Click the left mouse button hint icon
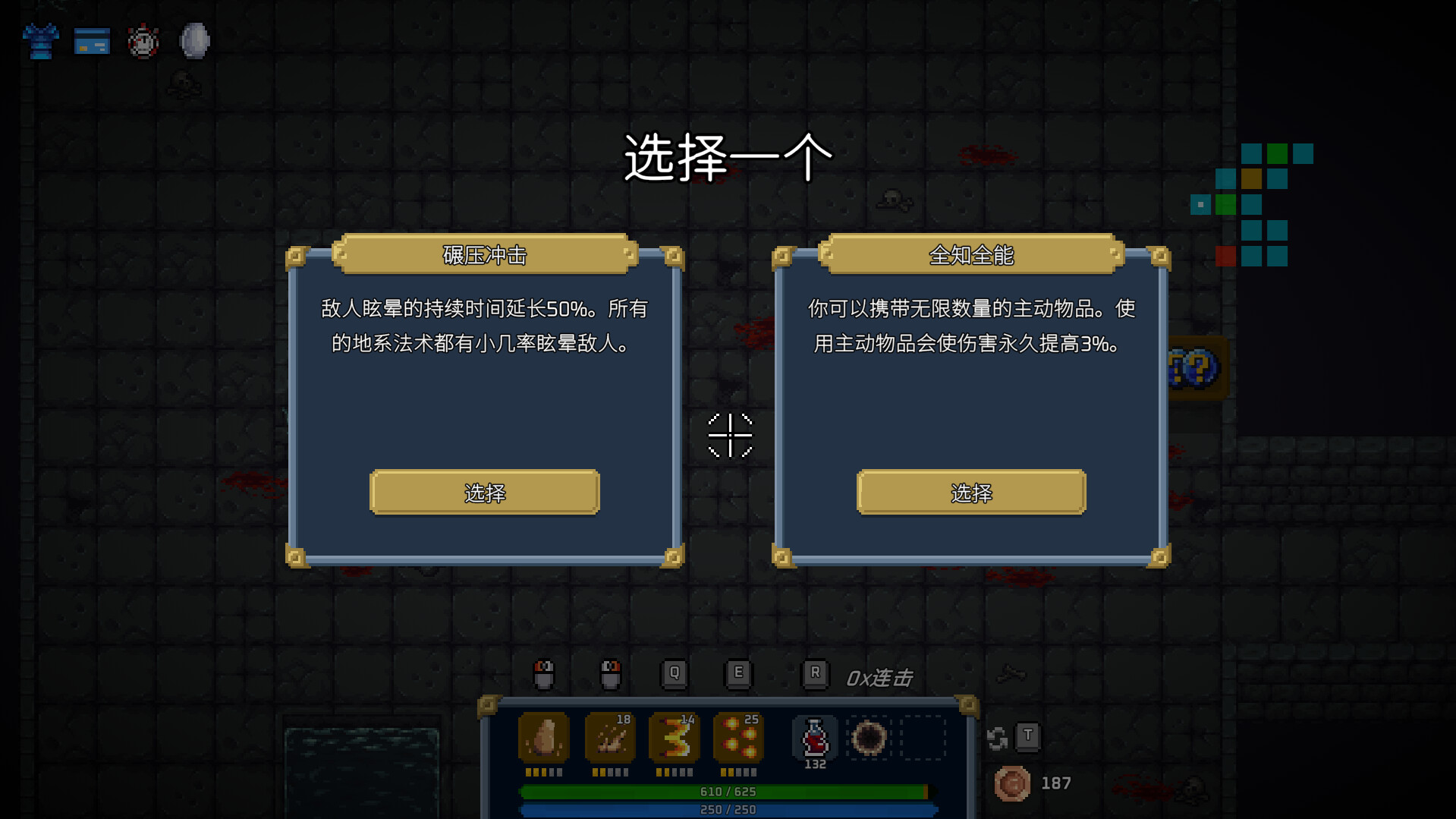This screenshot has width=1456, height=819. tap(544, 674)
